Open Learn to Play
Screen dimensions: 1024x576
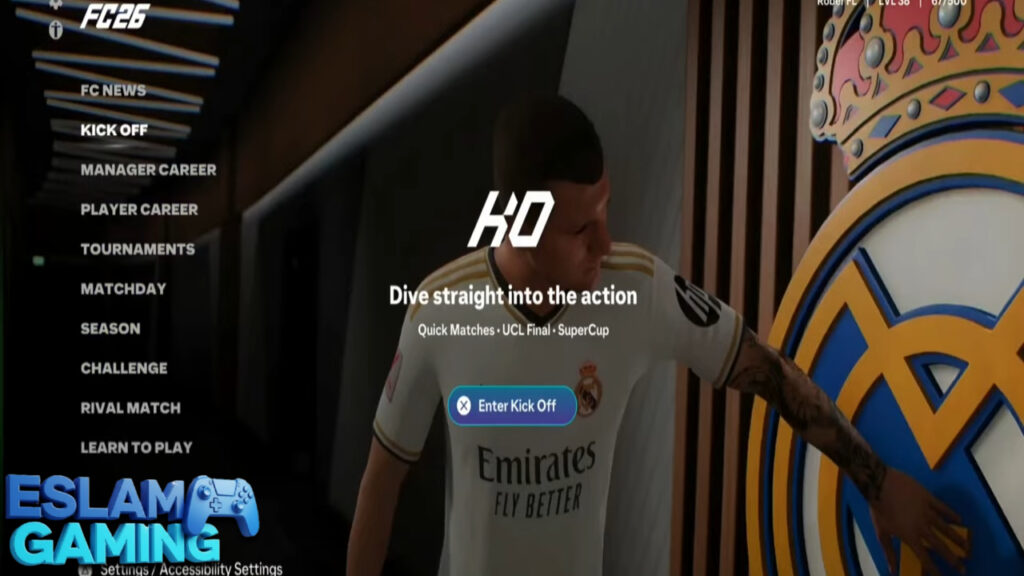[136, 447]
